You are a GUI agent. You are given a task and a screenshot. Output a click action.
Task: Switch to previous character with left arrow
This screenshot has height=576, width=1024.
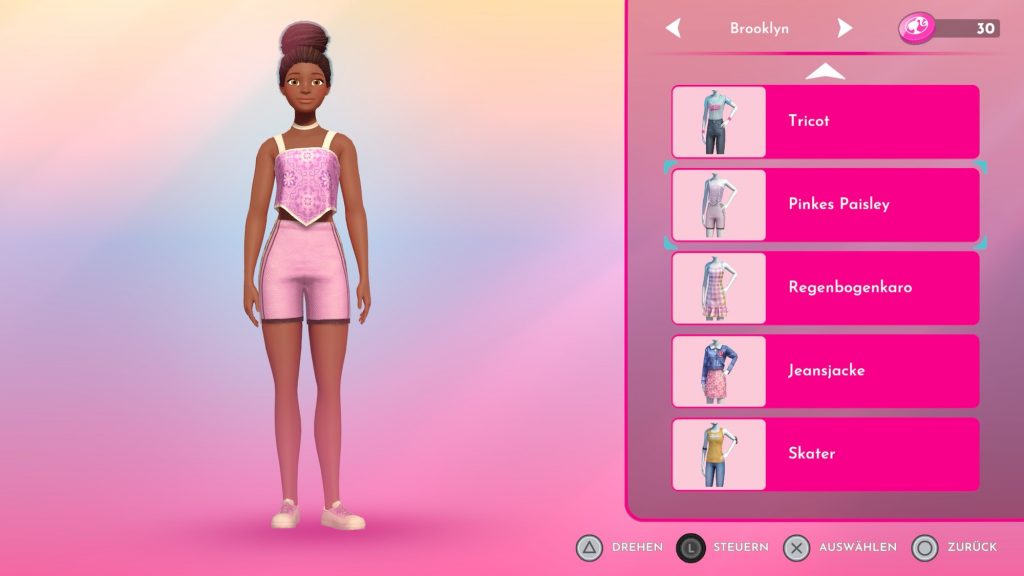tap(673, 28)
